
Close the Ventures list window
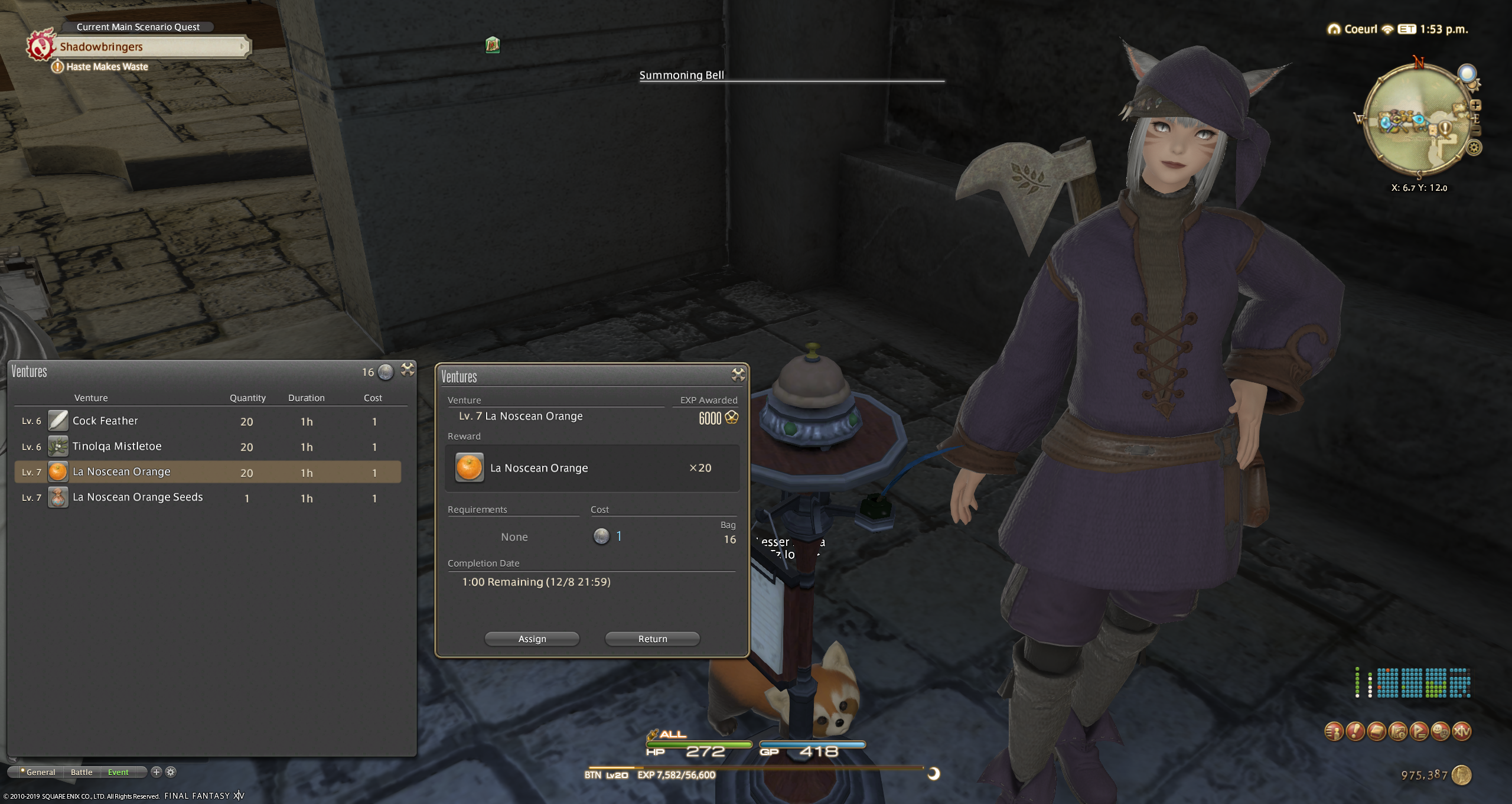408,370
